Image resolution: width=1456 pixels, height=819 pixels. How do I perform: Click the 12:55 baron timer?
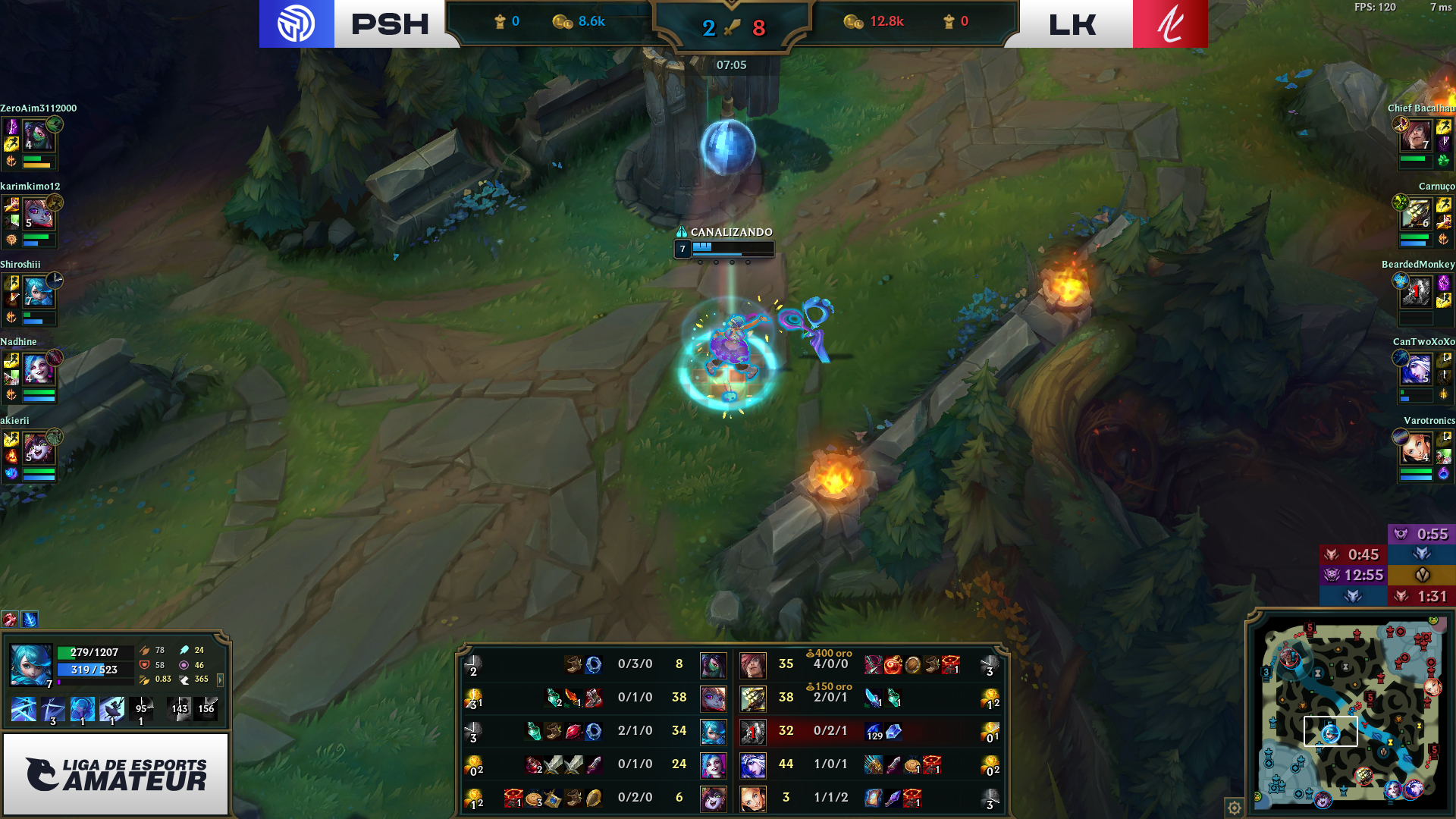coord(1354,575)
